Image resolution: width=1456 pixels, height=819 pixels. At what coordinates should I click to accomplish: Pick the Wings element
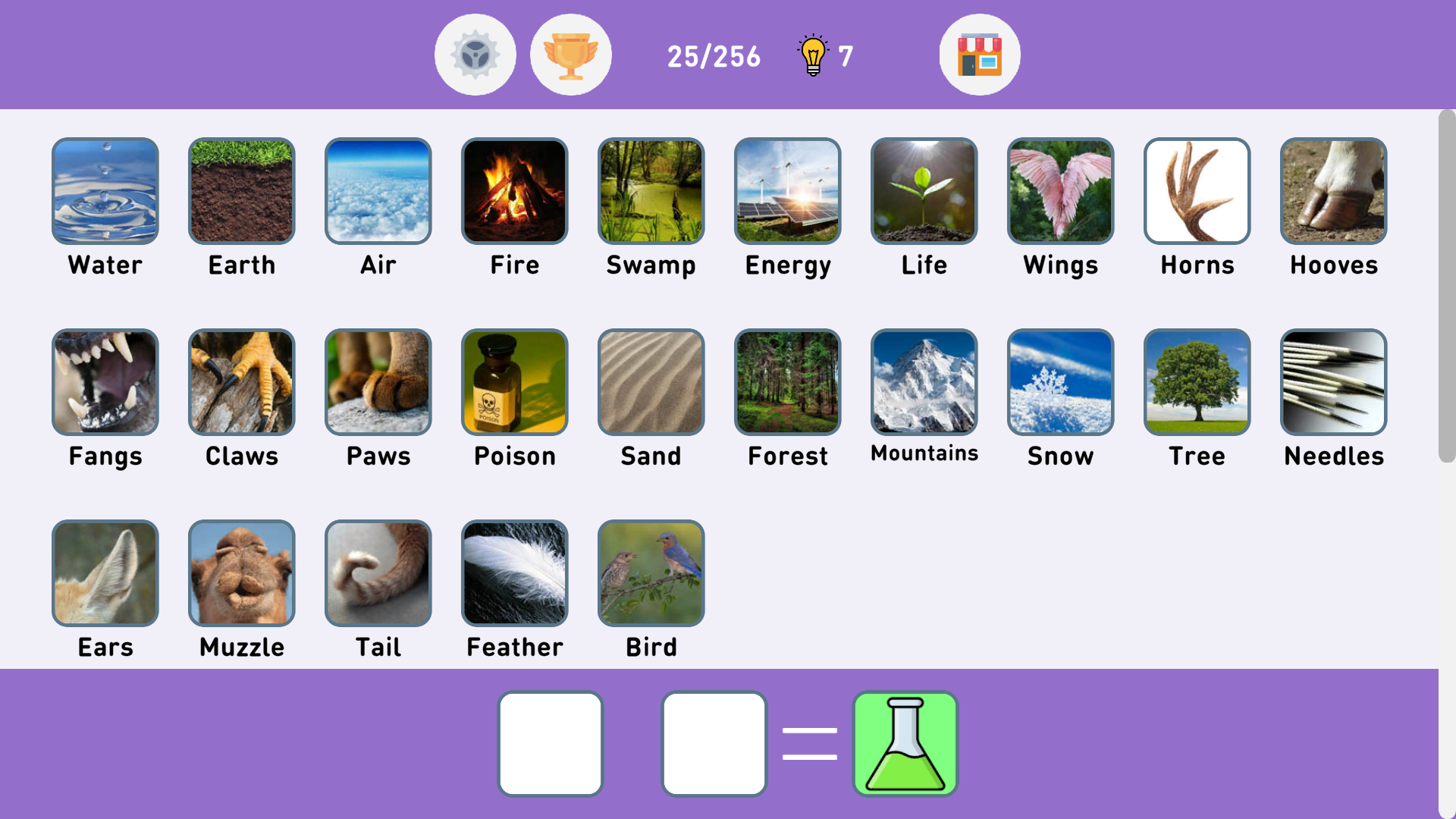tap(1060, 190)
